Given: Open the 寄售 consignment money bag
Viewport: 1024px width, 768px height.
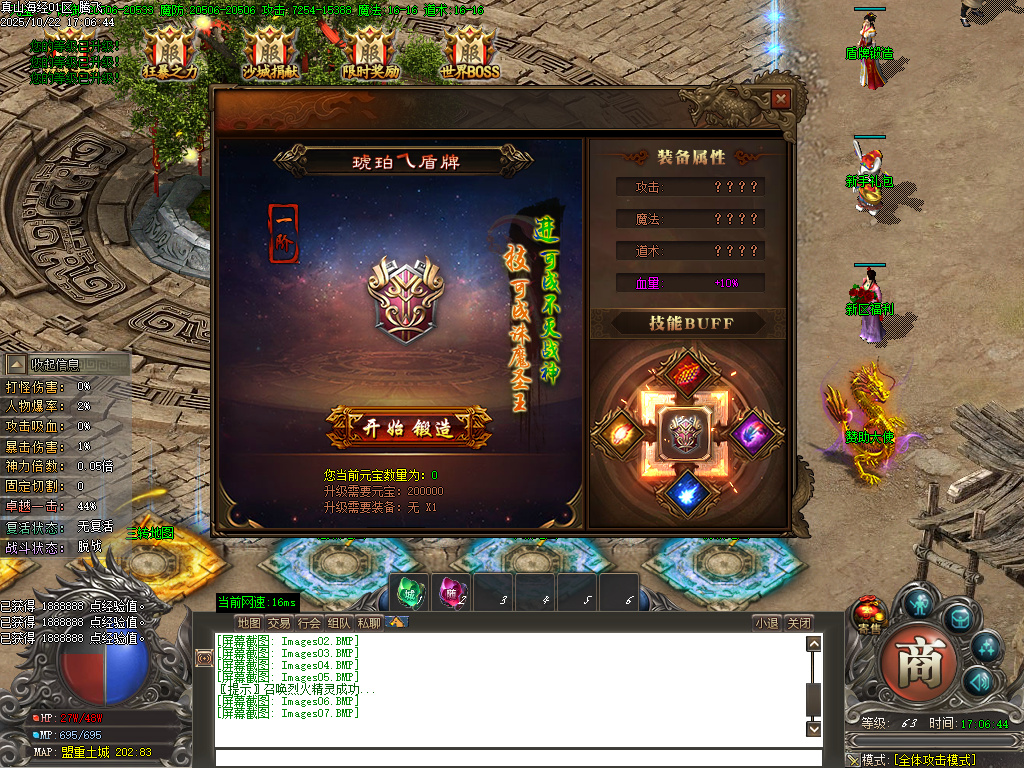Looking at the screenshot, I should coord(868,613).
